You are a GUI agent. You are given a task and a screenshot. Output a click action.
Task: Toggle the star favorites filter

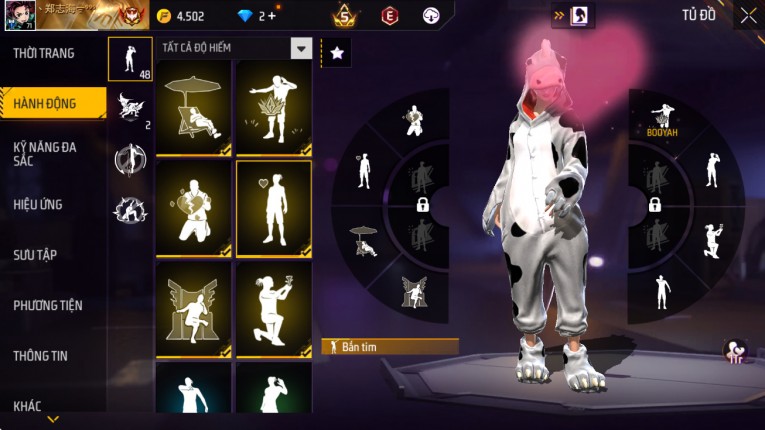coord(337,53)
